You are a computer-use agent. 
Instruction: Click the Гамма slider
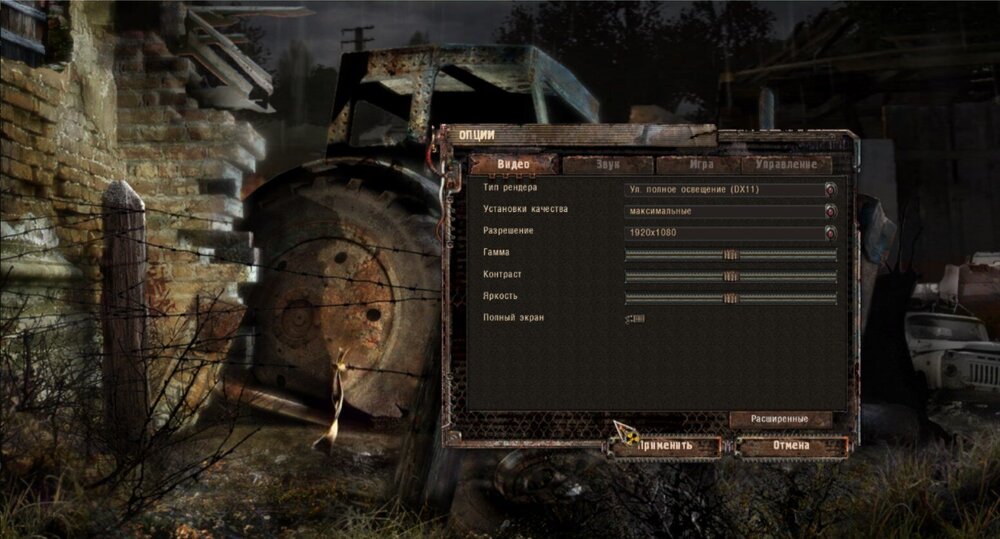point(731,254)
